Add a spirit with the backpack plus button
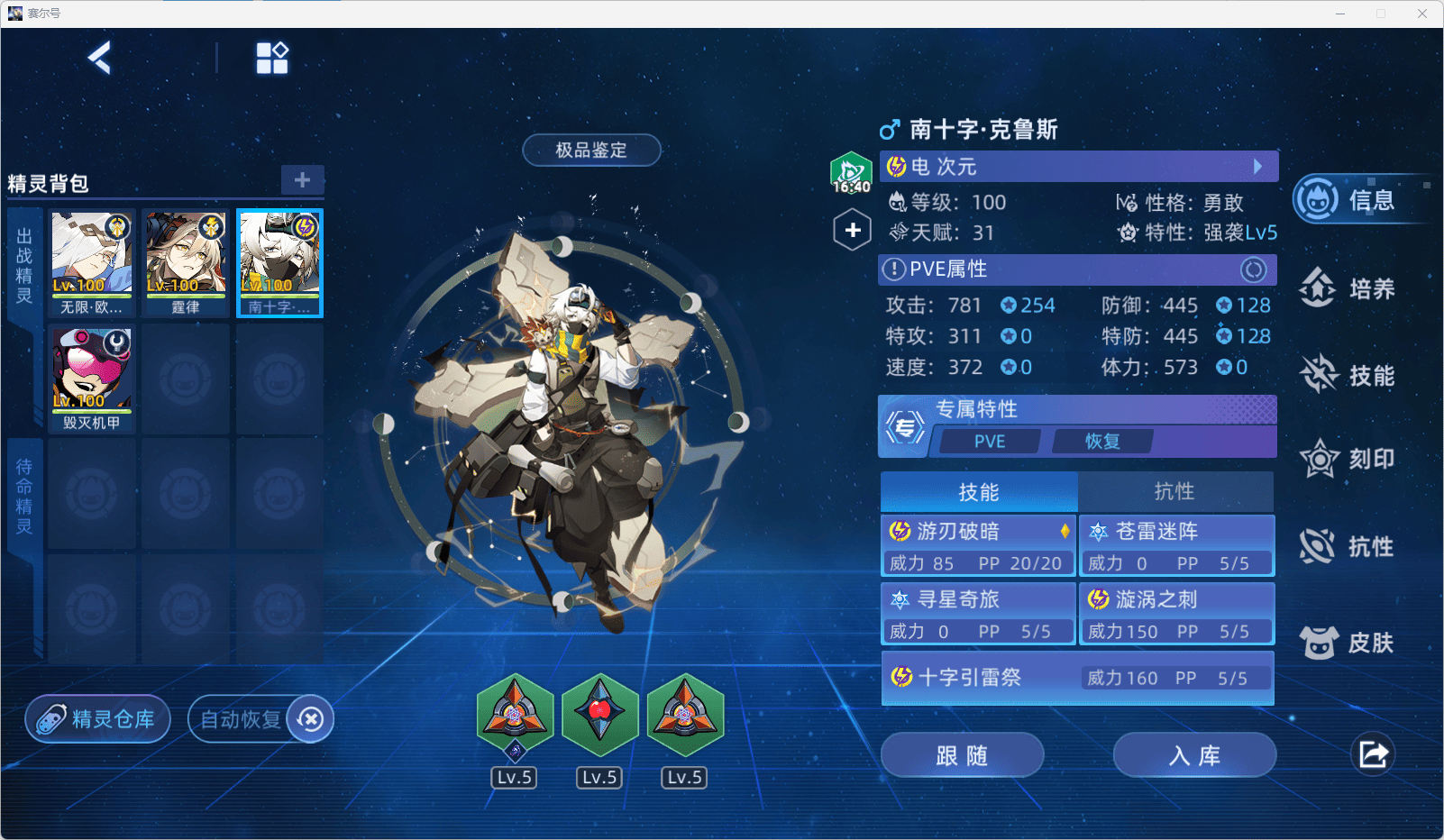 tap(302, 179)
